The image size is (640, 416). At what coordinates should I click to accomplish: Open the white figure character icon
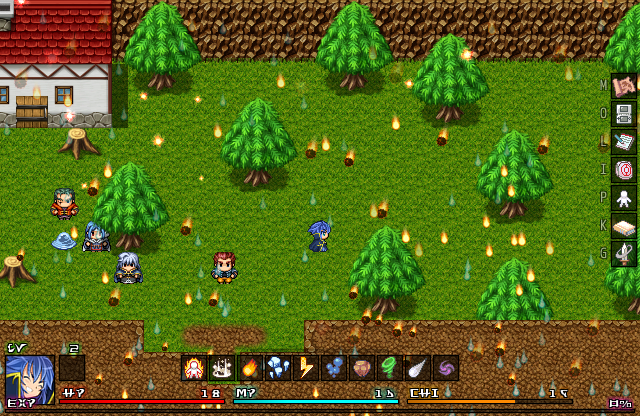(x=624, y=198)
